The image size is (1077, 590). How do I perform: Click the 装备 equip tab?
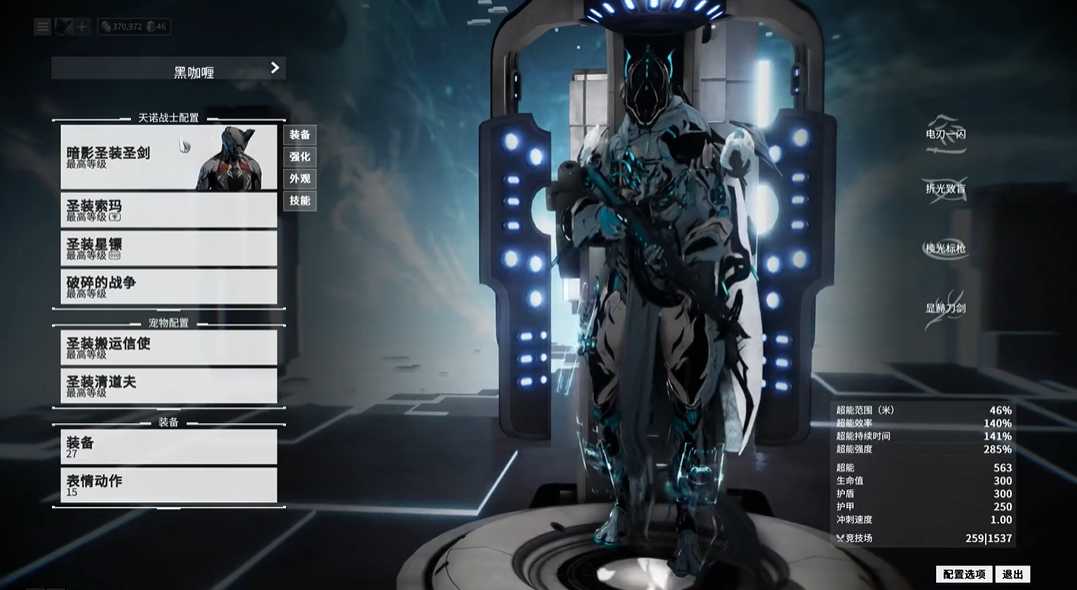pyautogui.click(x=300, y=135)
